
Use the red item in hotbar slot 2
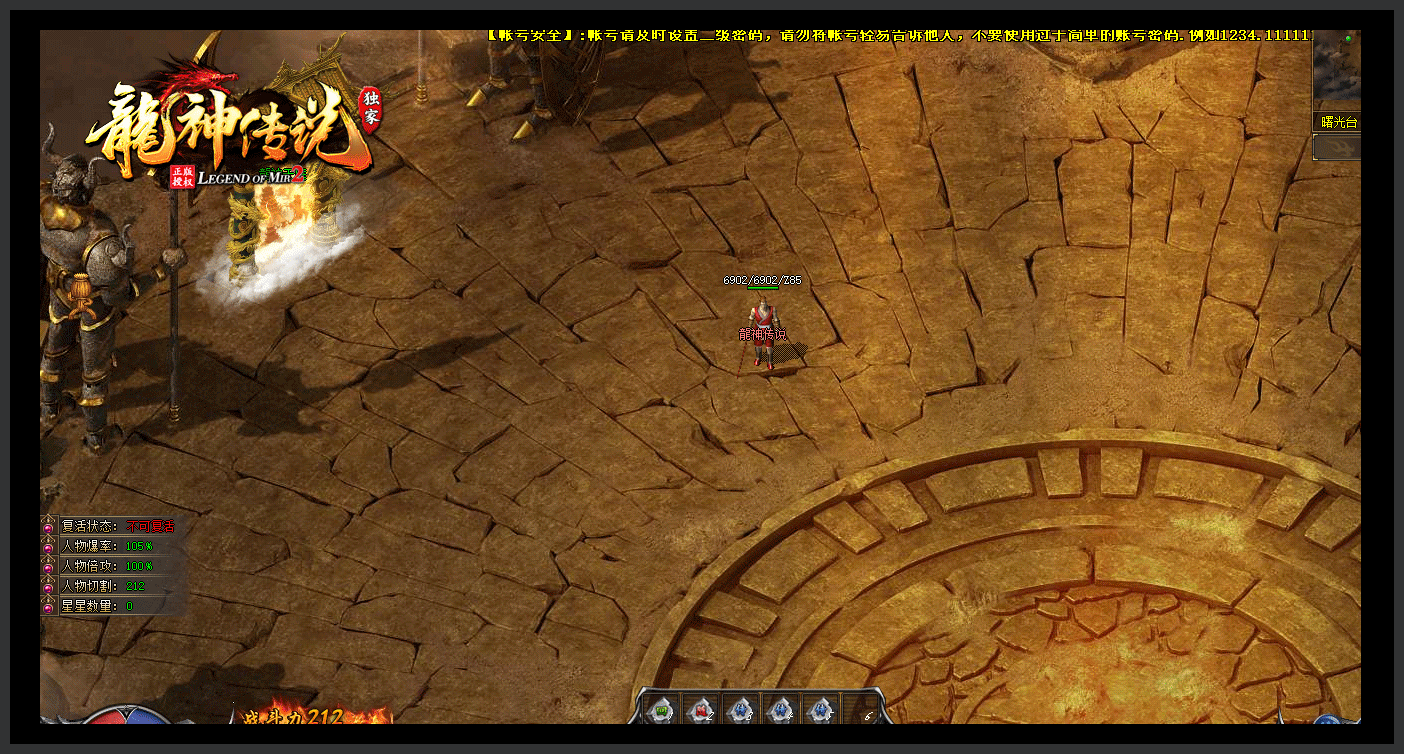[700, 709]
